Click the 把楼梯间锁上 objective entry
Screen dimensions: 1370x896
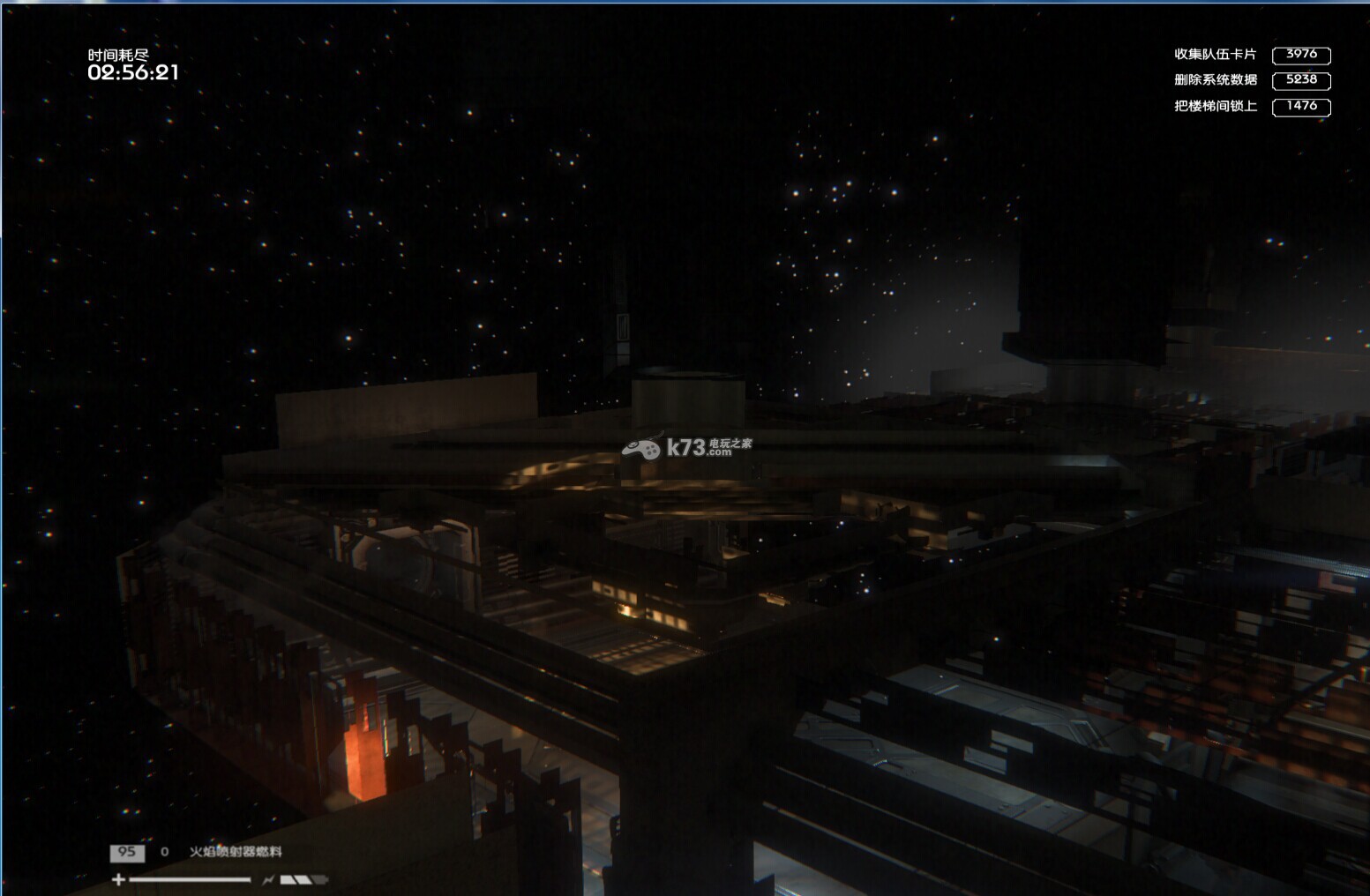1215,107
